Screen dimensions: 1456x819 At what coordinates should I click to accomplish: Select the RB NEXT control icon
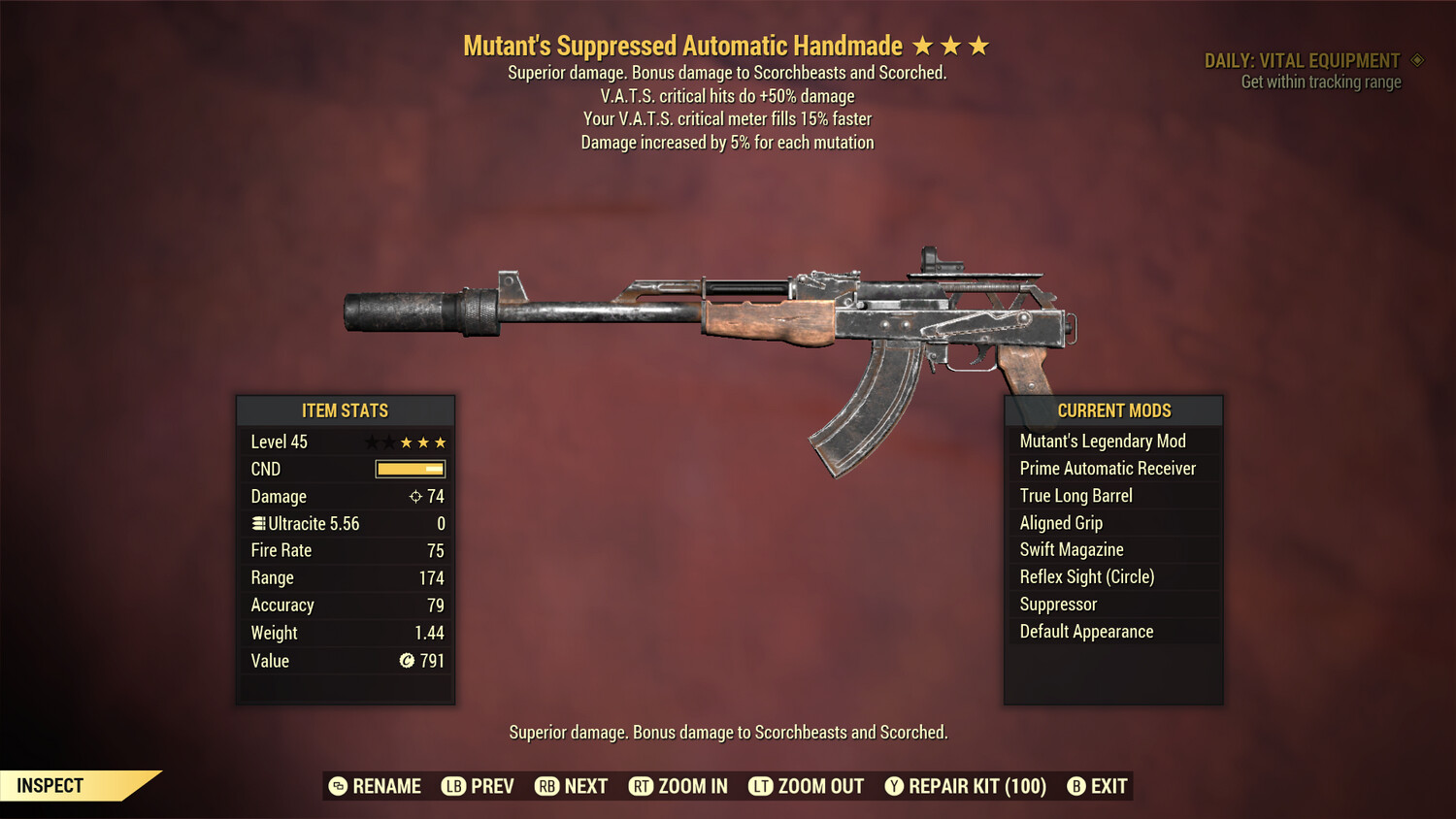546,786
